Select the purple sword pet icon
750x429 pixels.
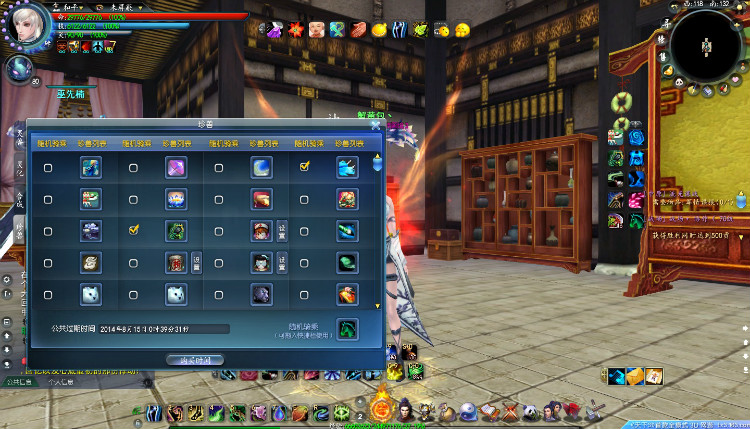click(x=176, y=168)
